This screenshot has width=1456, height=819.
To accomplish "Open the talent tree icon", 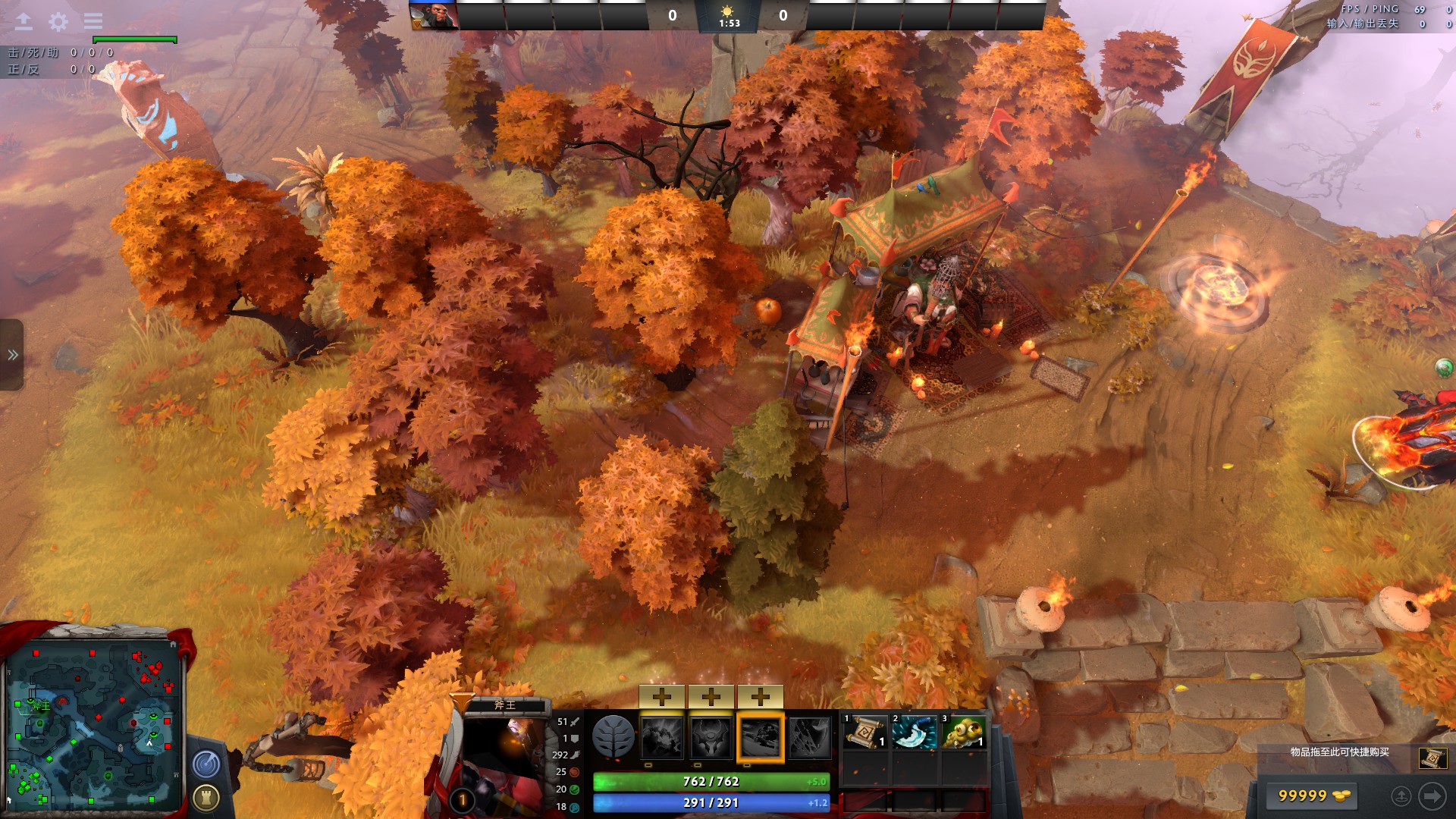I will (613, 737).
